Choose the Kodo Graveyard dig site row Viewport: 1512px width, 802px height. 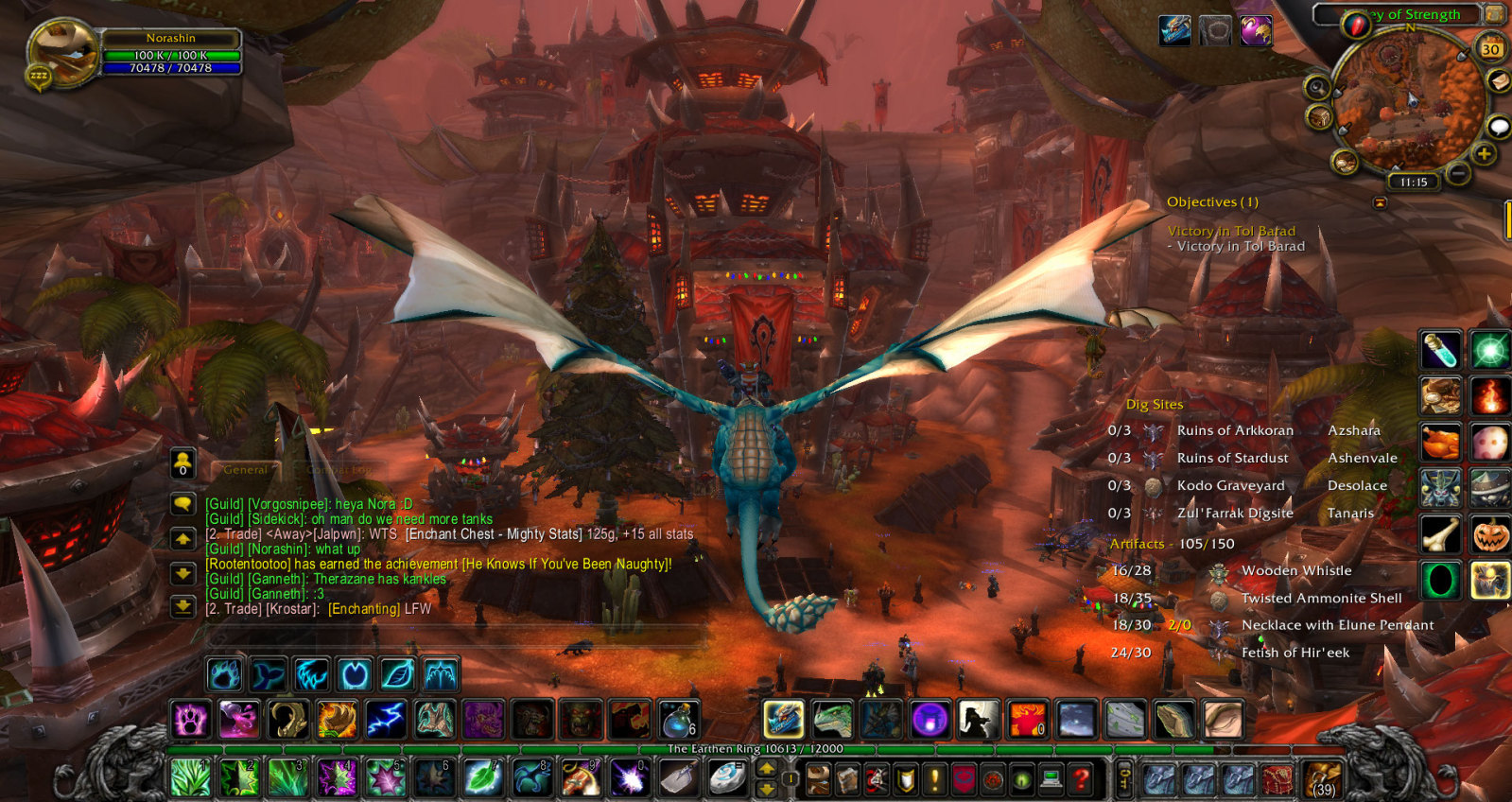point(1230,485)
